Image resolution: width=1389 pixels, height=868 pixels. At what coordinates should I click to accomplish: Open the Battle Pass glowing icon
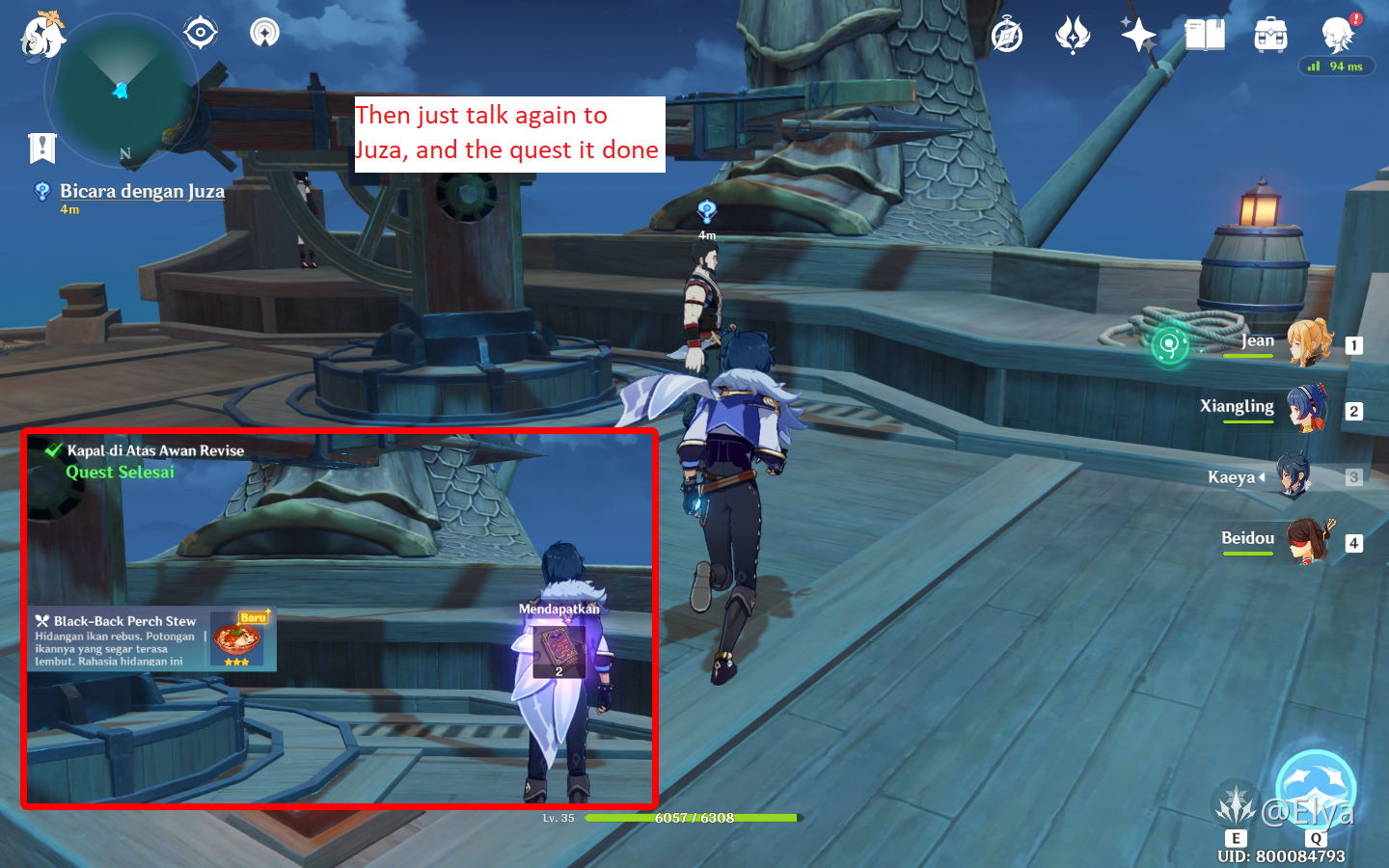[x=1073, y=34]
